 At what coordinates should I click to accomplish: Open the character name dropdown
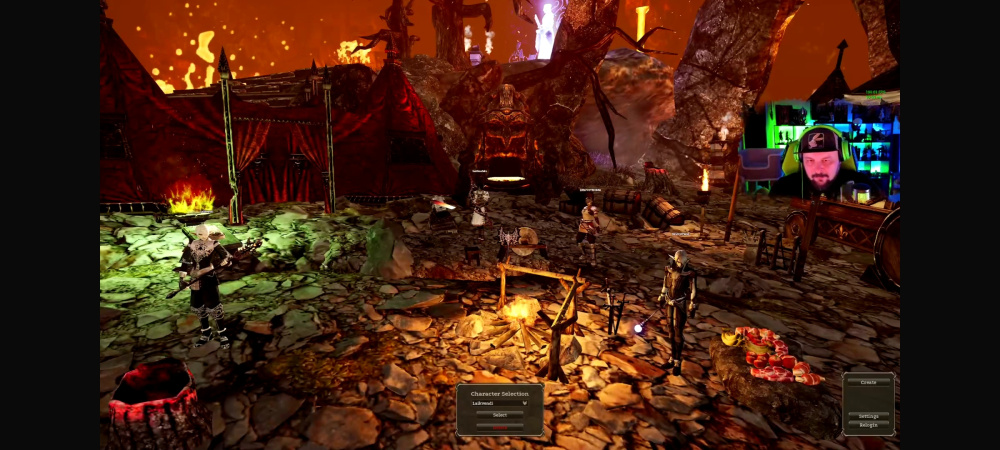pos(499,403)
